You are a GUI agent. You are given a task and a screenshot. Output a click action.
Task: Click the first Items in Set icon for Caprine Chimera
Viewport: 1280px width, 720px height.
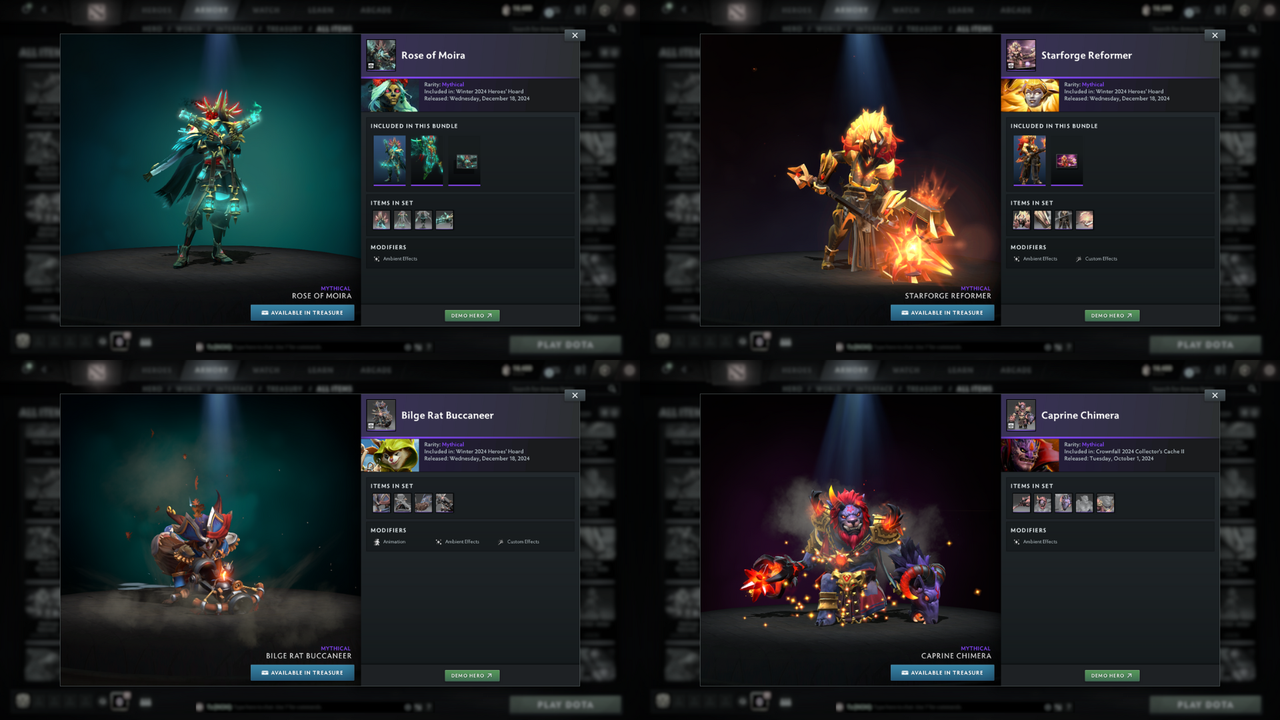[1021, 503]
